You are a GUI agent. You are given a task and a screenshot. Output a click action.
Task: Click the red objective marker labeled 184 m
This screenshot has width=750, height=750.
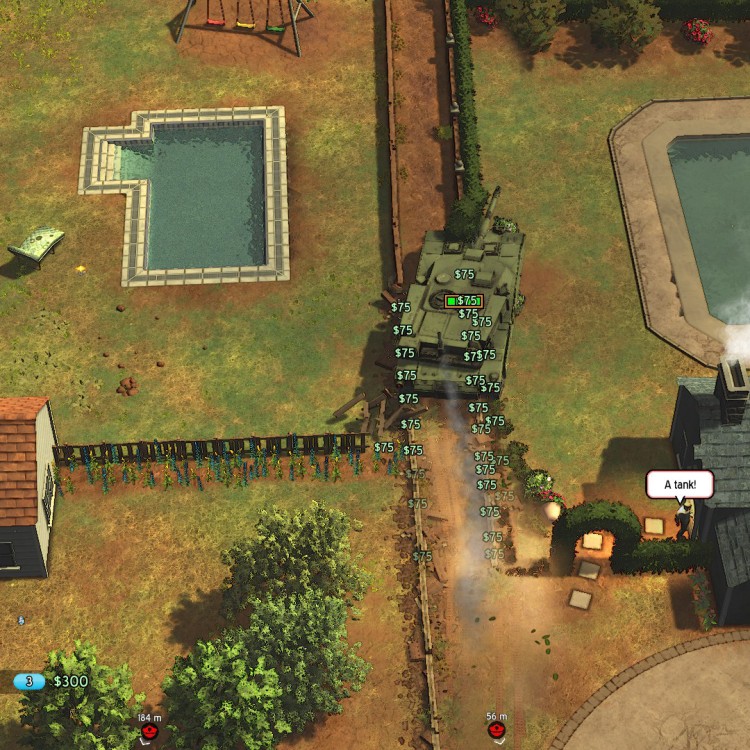(149, 733)
